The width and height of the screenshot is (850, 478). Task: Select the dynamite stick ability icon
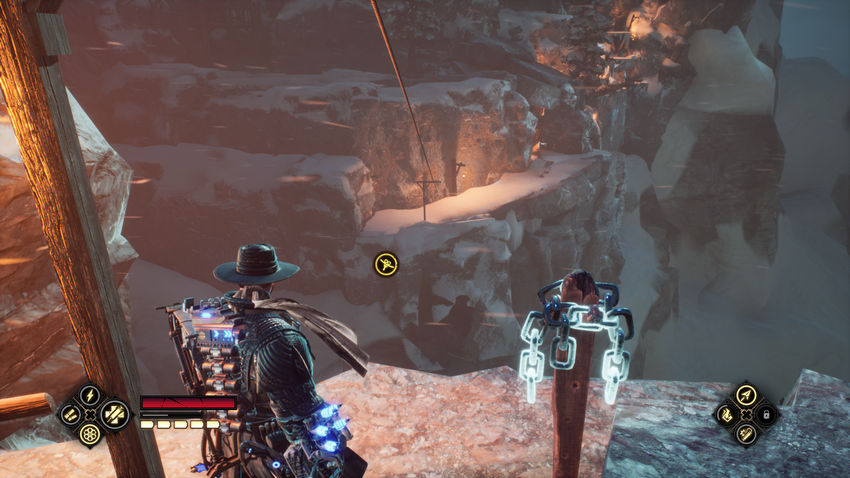[746, 434]
